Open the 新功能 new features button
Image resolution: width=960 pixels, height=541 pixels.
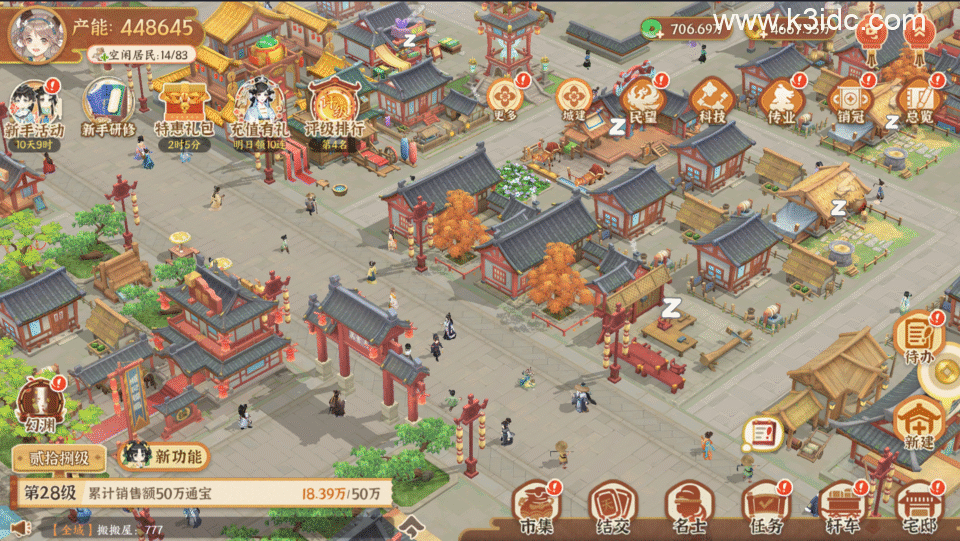[165, 456]
